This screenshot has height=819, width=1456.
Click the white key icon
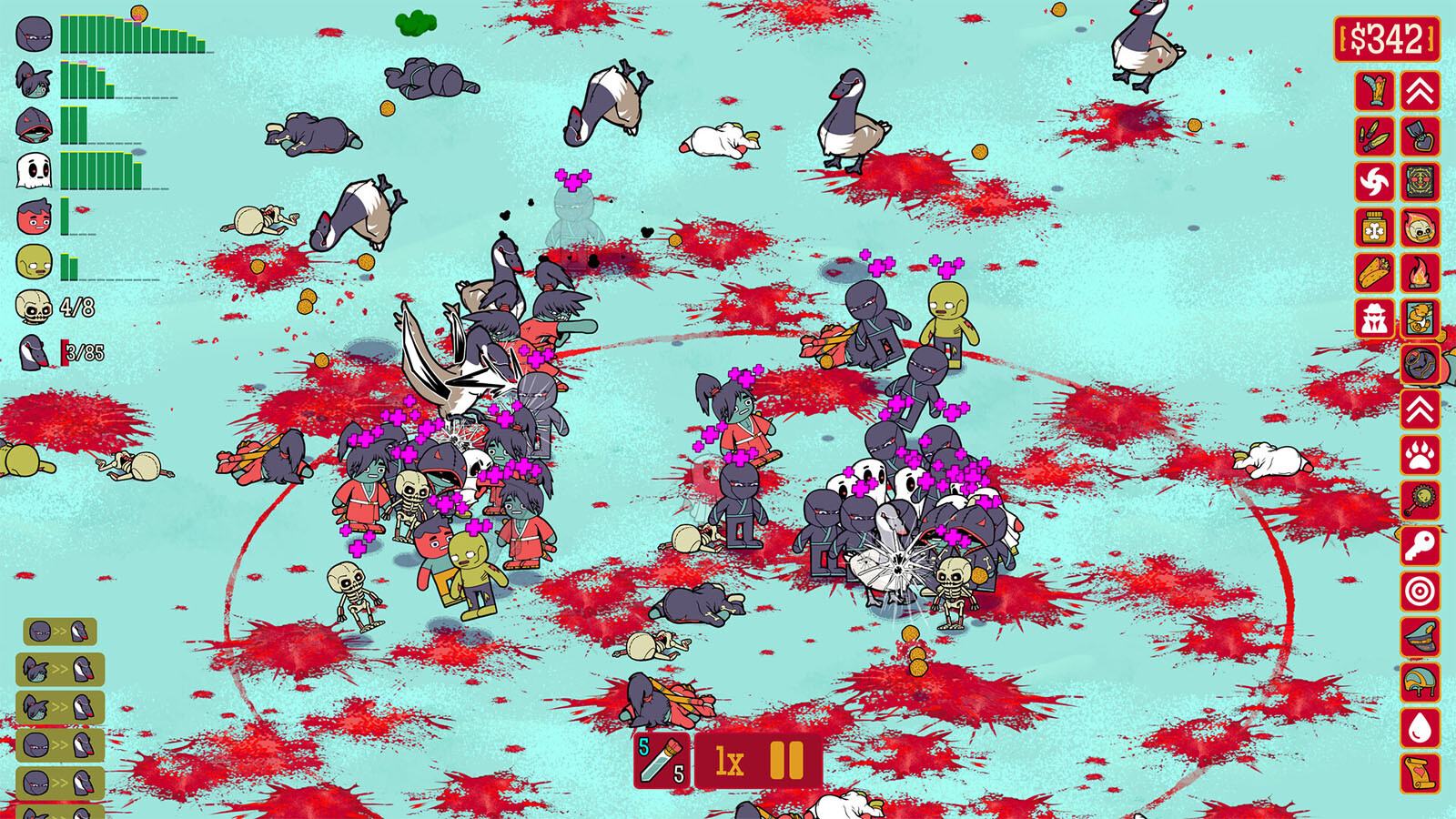(1421, 546)
